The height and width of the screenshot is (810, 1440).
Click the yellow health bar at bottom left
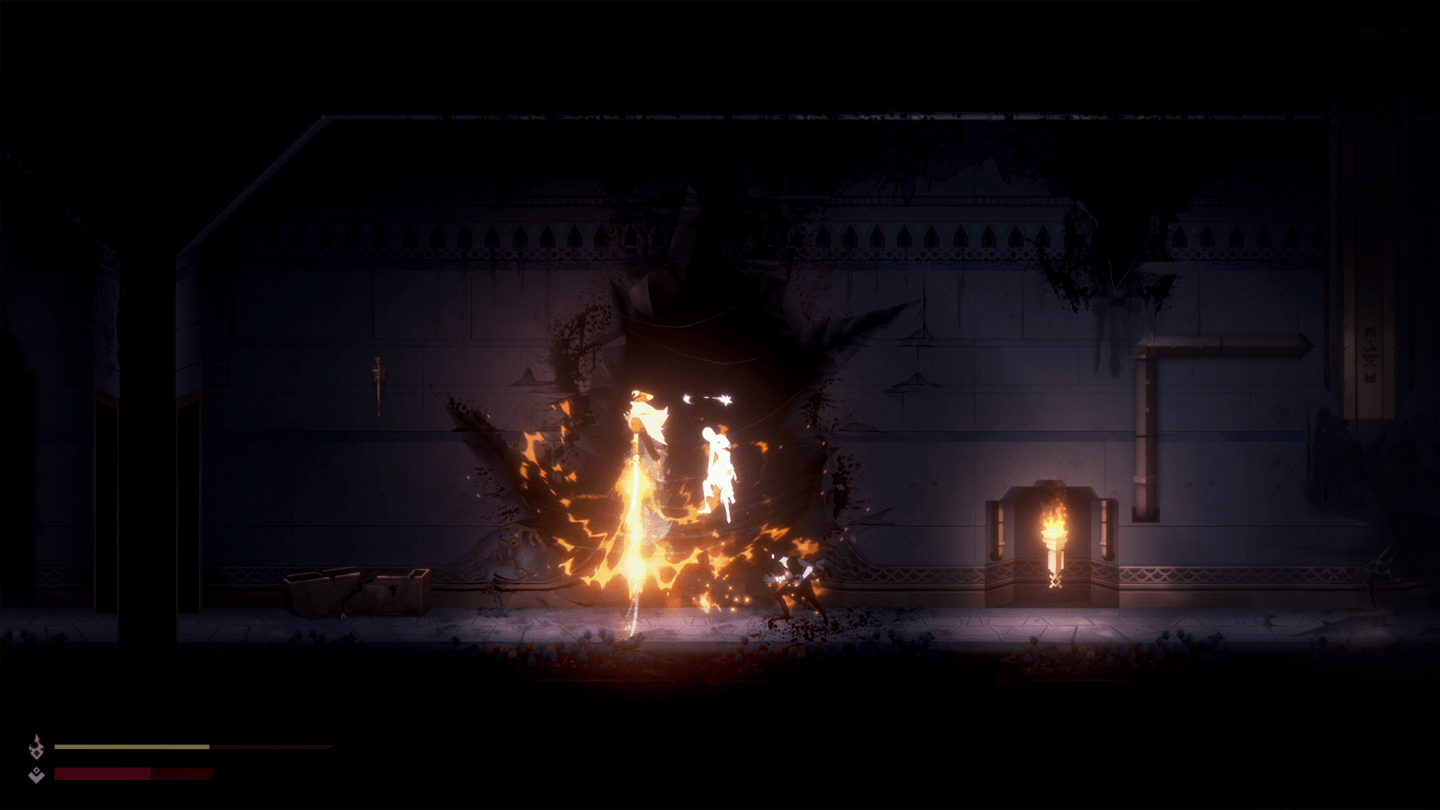pyautogui.click(x=130, y=746)
